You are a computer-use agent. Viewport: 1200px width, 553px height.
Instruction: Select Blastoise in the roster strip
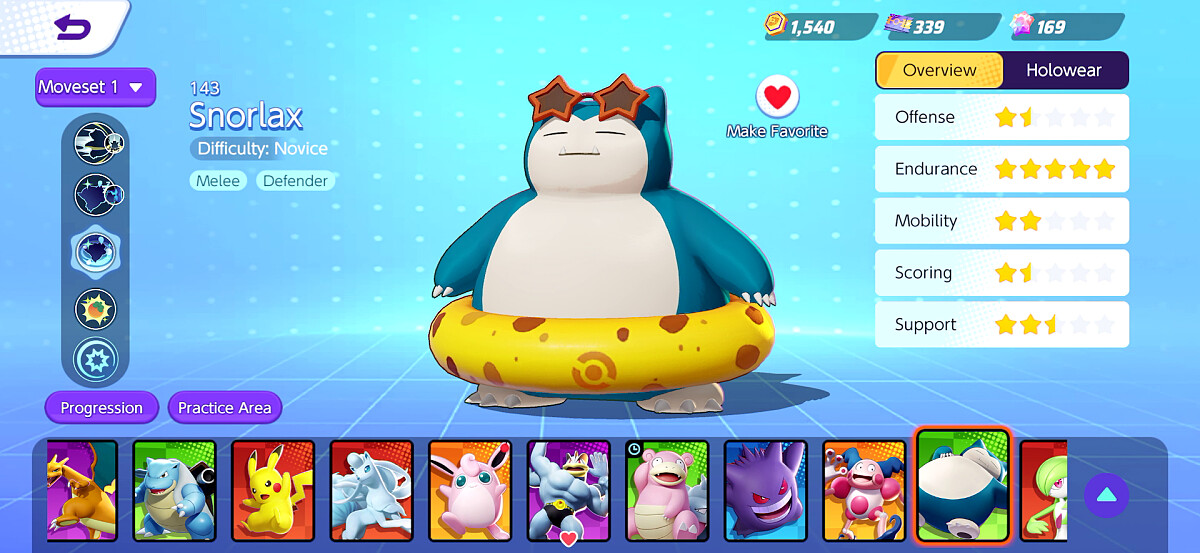174,490
